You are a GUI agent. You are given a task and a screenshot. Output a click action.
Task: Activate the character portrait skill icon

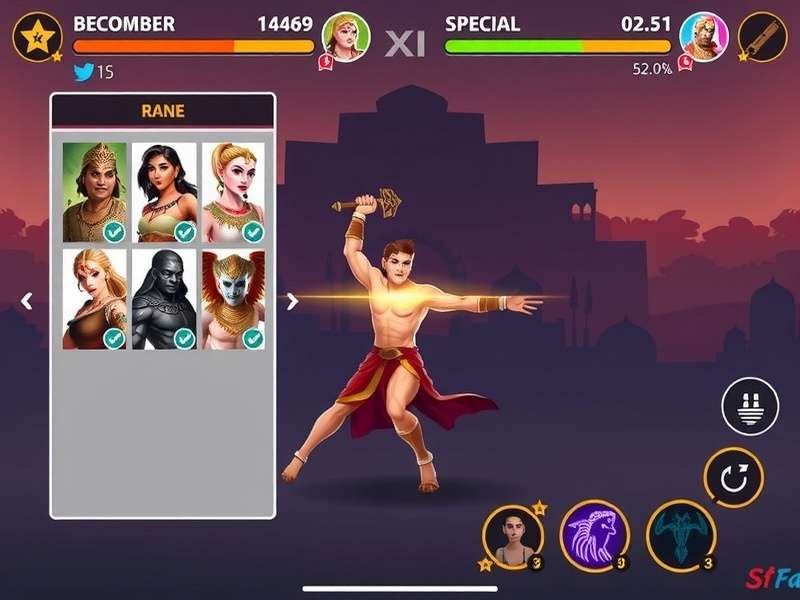514,536
